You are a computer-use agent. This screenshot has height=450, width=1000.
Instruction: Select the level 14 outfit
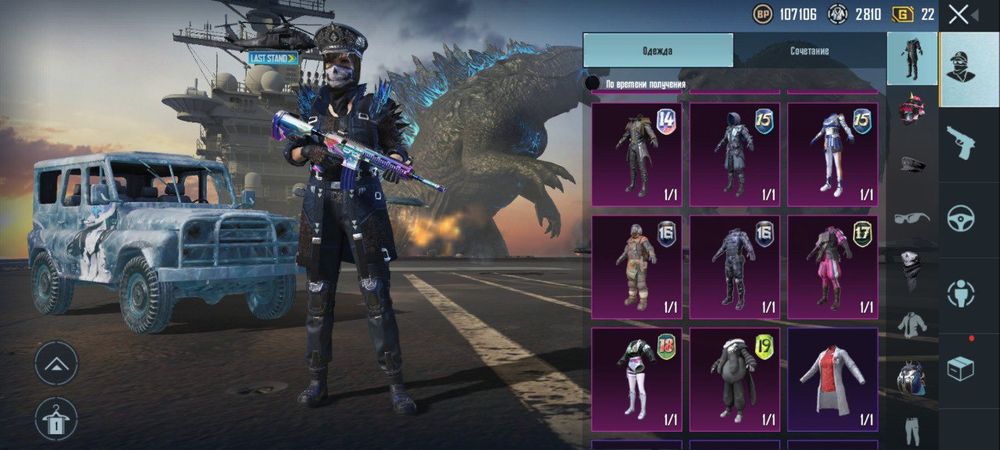[636, 153]
